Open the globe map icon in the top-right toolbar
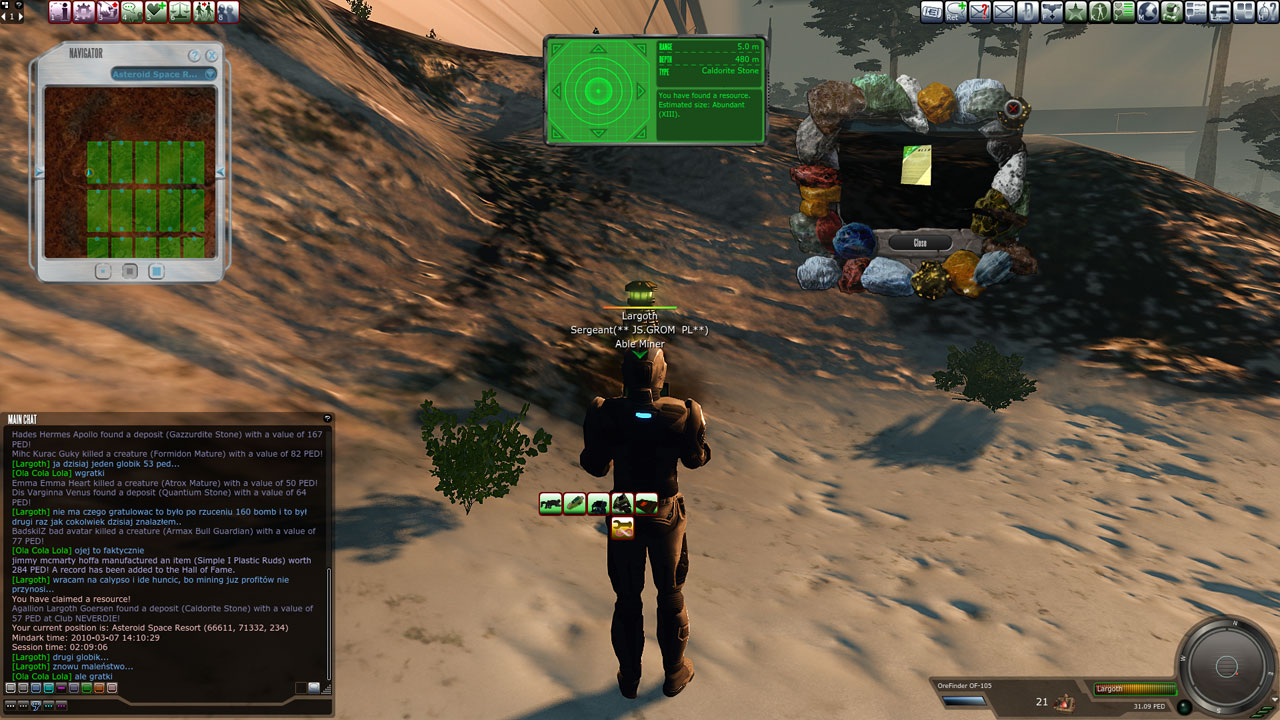 1147,12
